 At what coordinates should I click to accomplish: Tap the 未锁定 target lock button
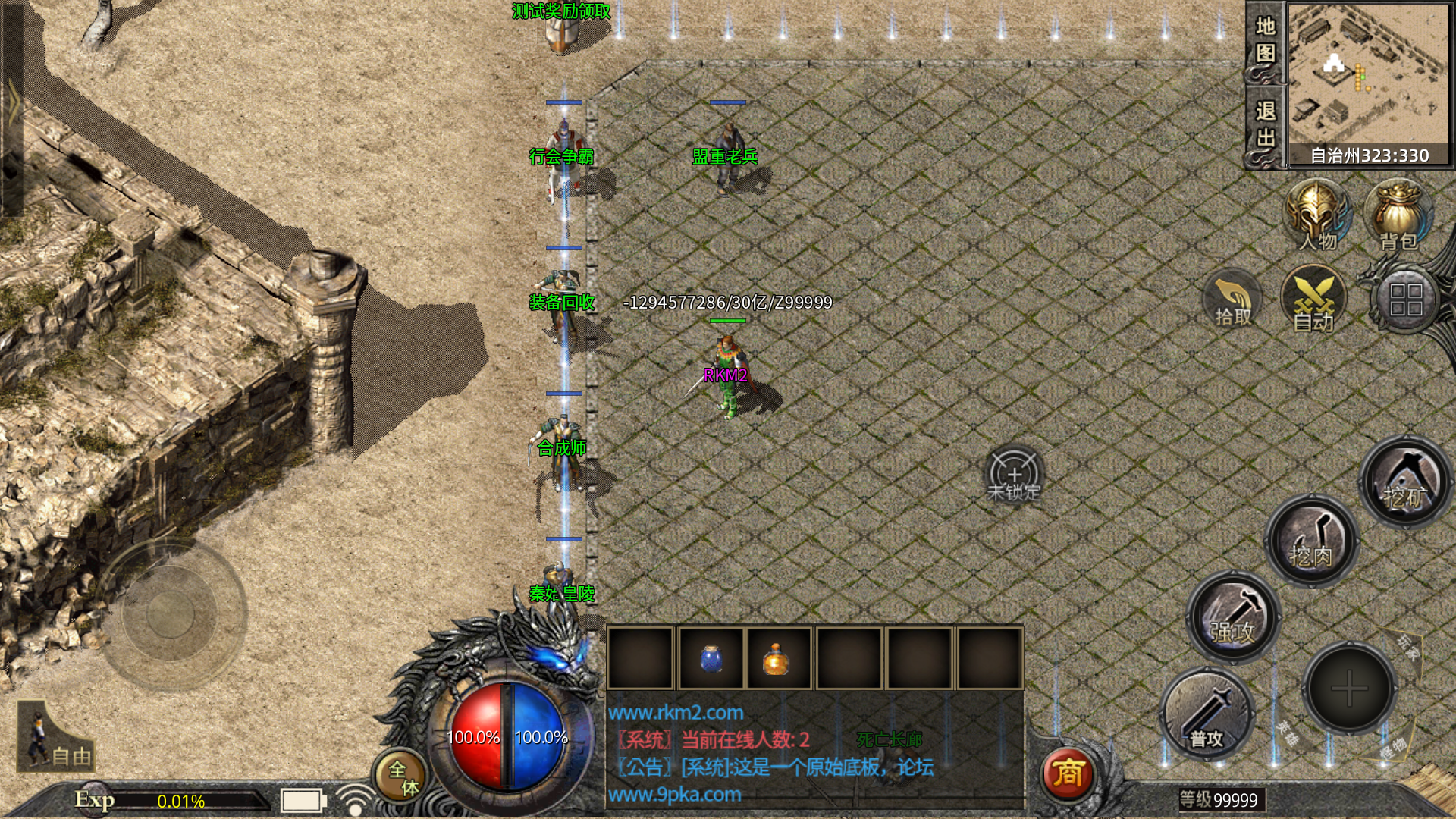[x=1014, y=475]
